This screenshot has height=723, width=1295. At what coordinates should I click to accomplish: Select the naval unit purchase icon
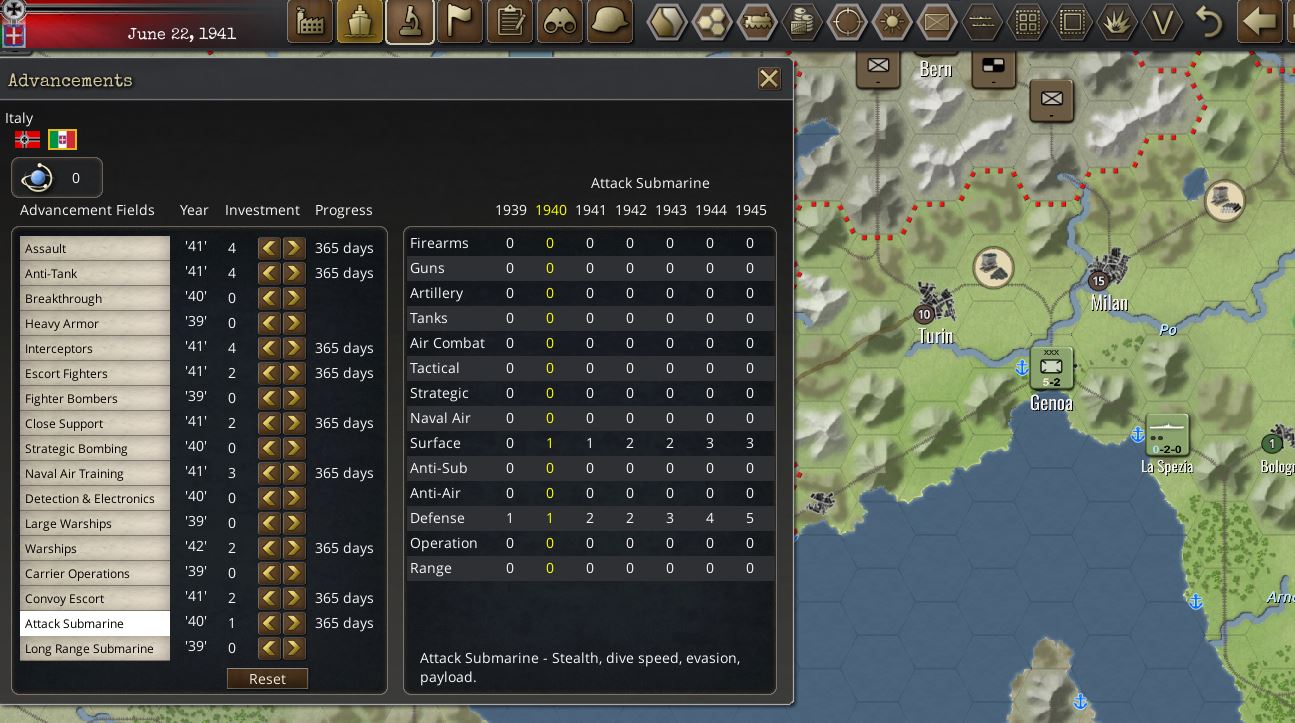[360, 21]
